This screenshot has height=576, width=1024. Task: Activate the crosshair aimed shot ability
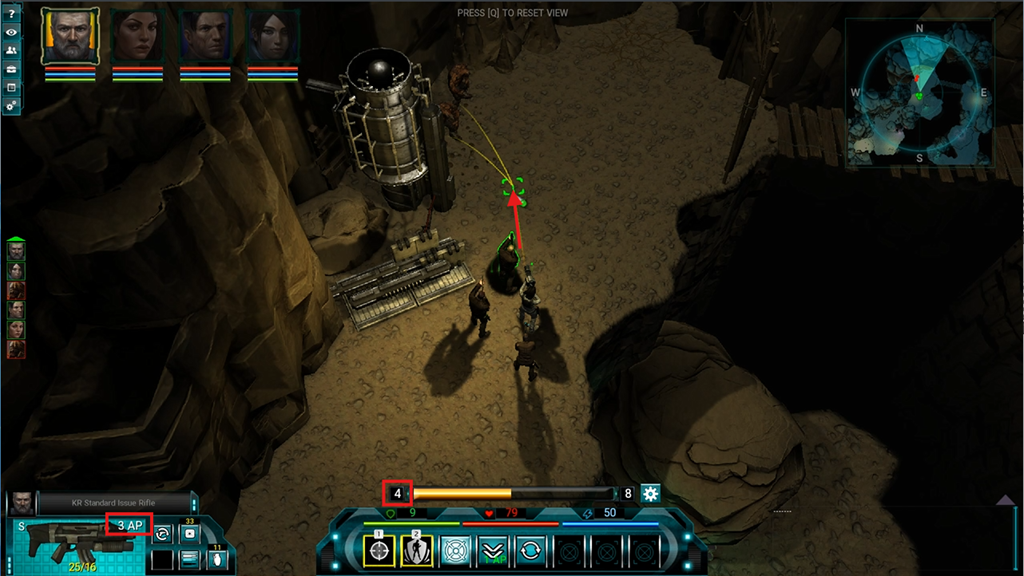(x=379, y=550)
